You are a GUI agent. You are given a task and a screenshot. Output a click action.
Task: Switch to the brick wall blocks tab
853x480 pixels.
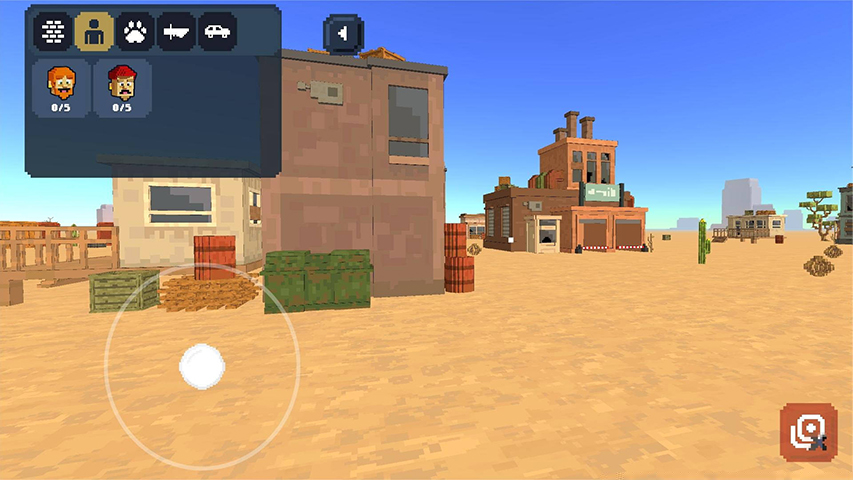[53, 32]
